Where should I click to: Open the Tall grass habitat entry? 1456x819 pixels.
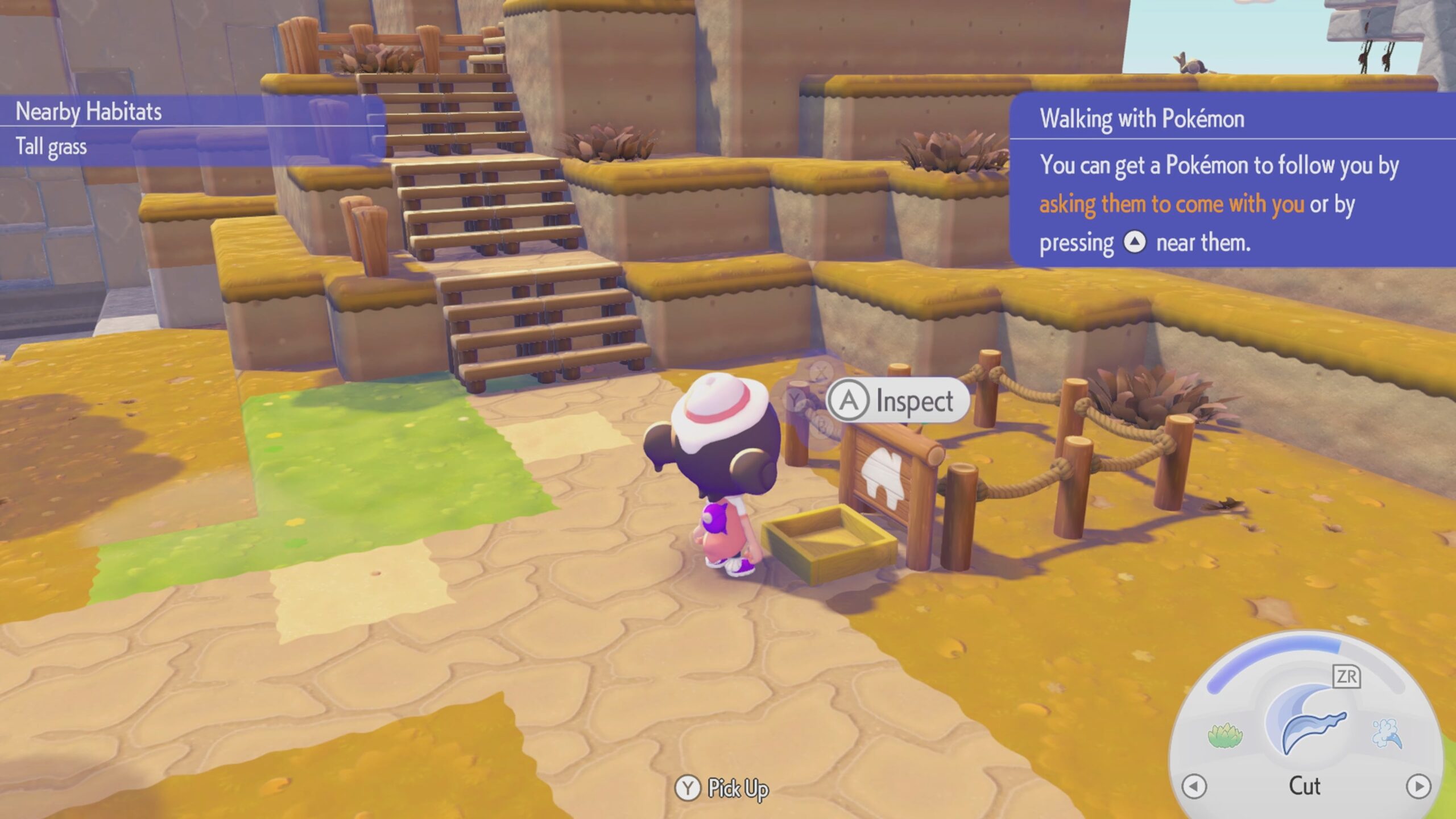(51, 147)
